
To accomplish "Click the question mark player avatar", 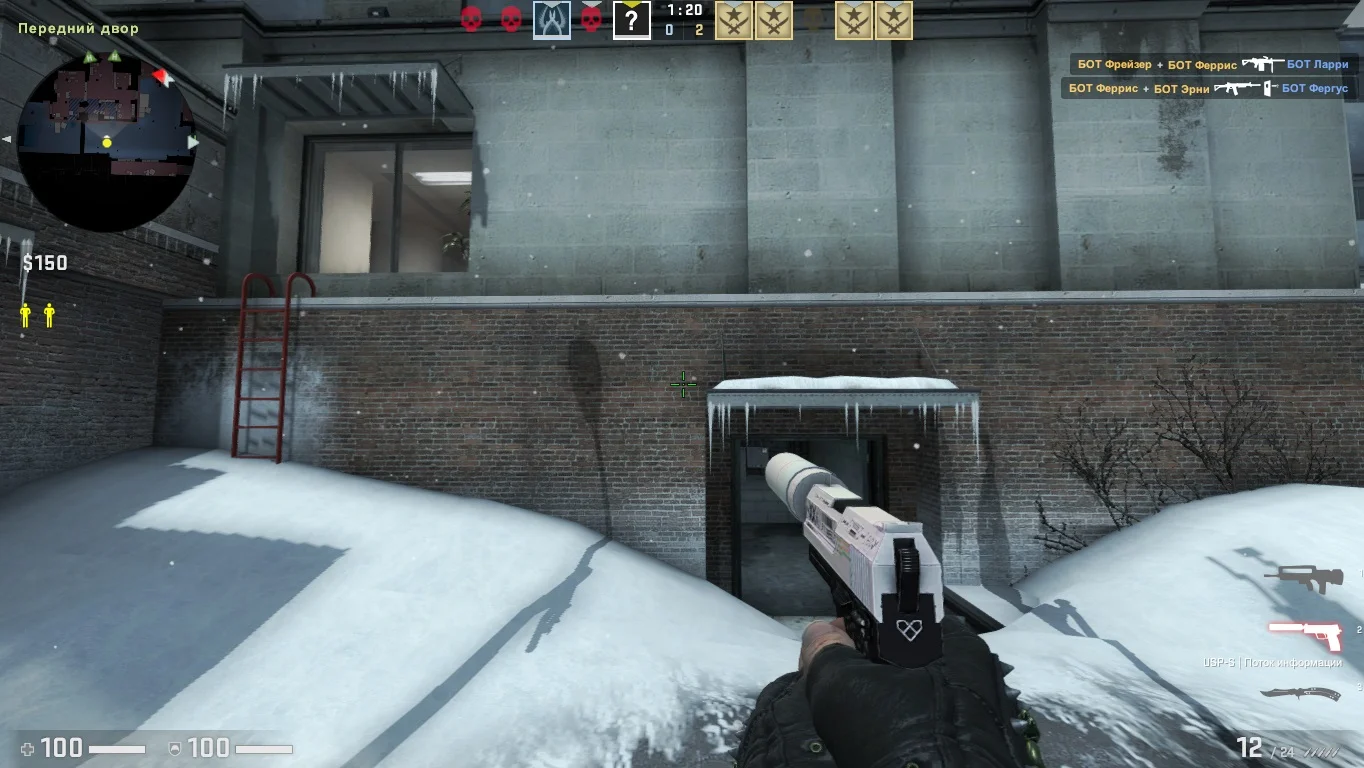I will [631, 20].
